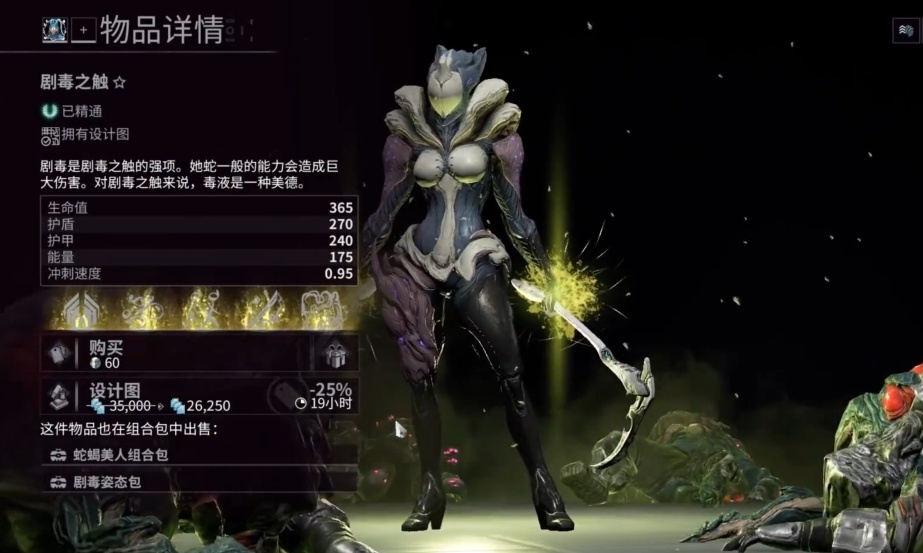This screenshot has height=553, width=923.
Task: Open the 剧毒姿态包 bundle
Action: pyautogui.click(x=199, y=481)
